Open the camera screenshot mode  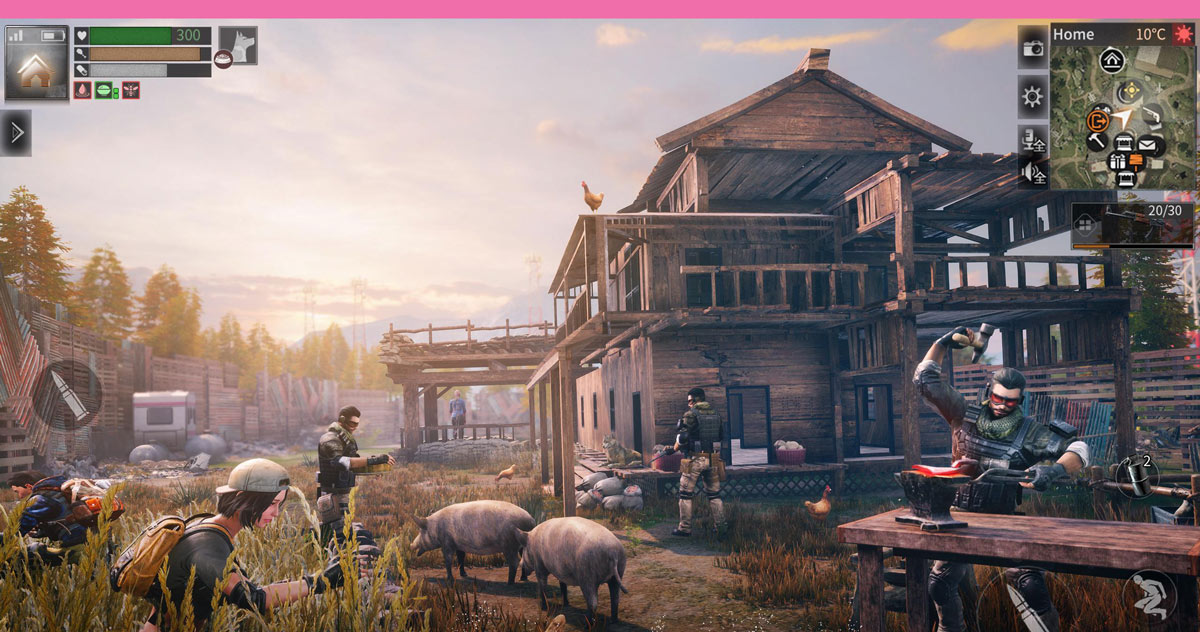pos(1032,47)
